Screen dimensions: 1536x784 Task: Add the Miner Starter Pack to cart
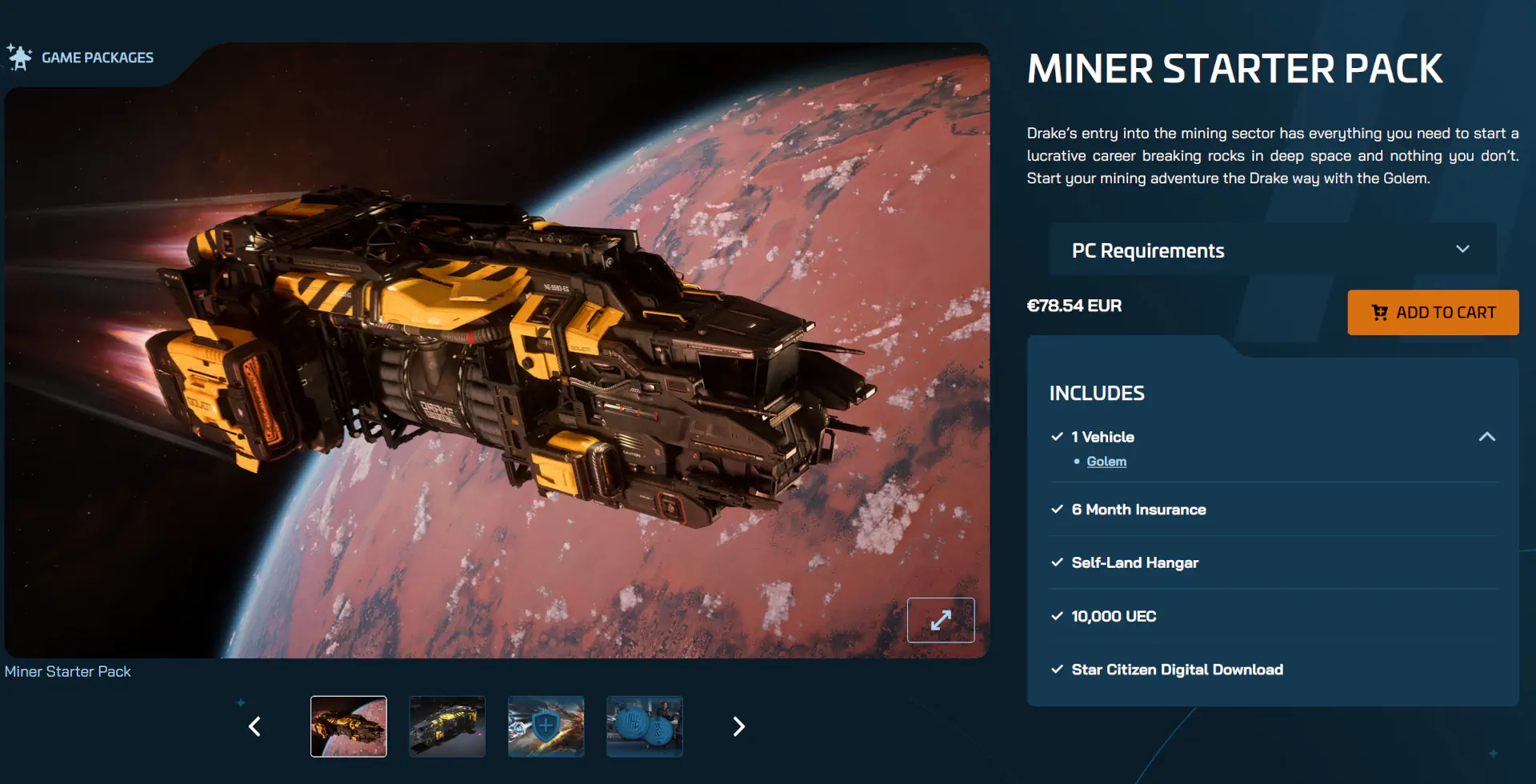[1433, 313]
